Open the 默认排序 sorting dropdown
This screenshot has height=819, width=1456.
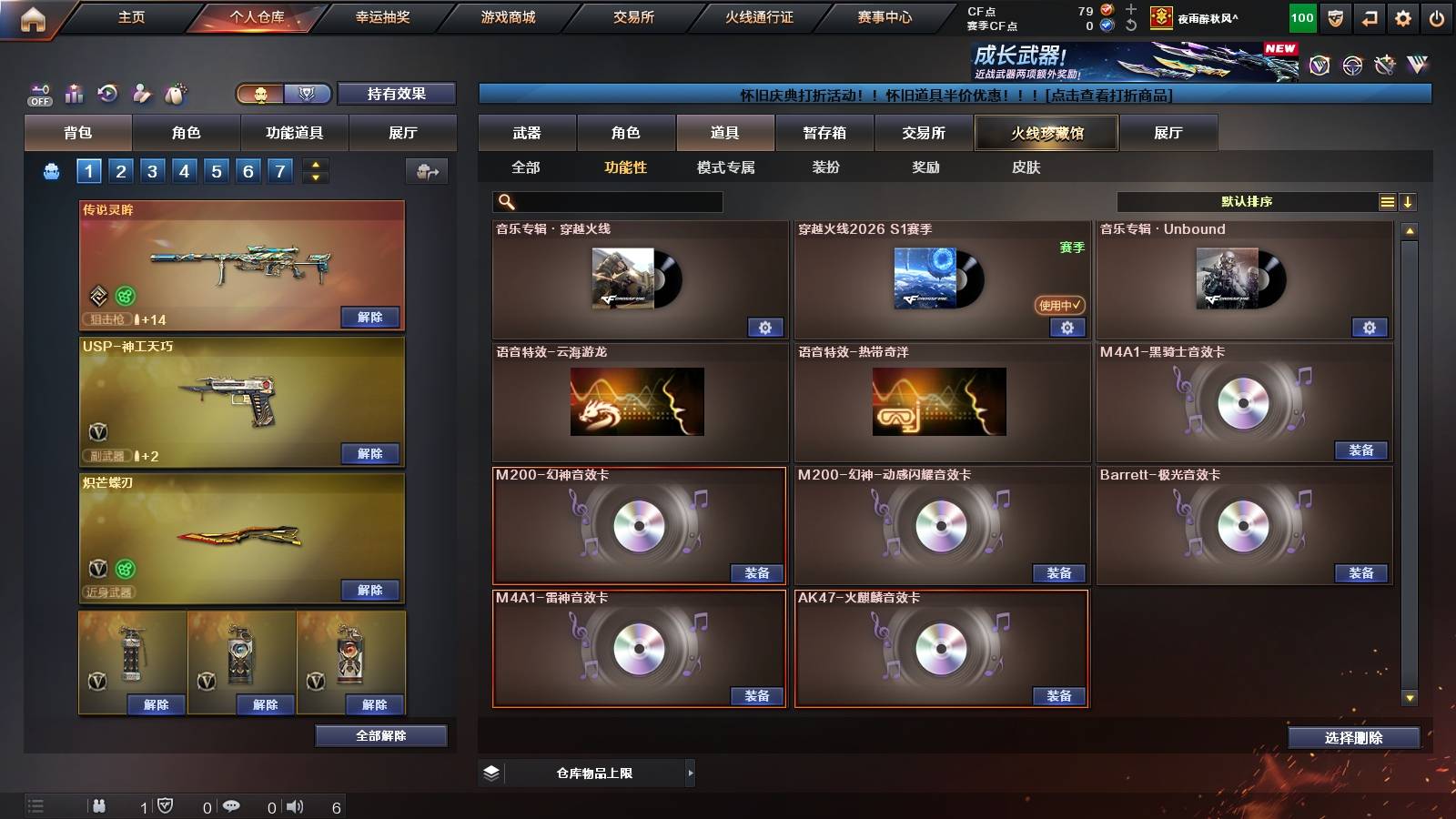tap(1247, 201)
